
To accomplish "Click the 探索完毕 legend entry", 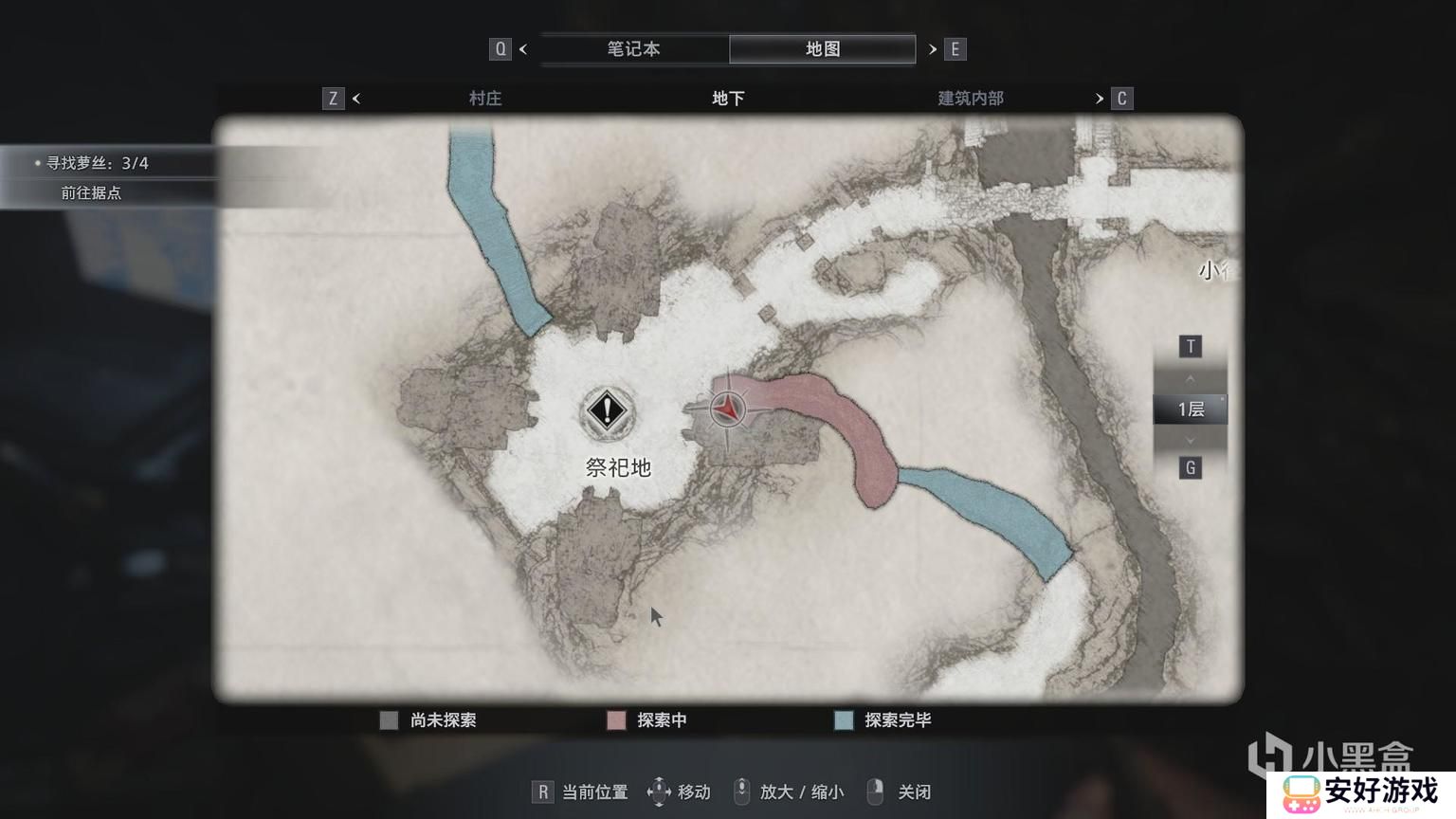I will coord(897,720).
